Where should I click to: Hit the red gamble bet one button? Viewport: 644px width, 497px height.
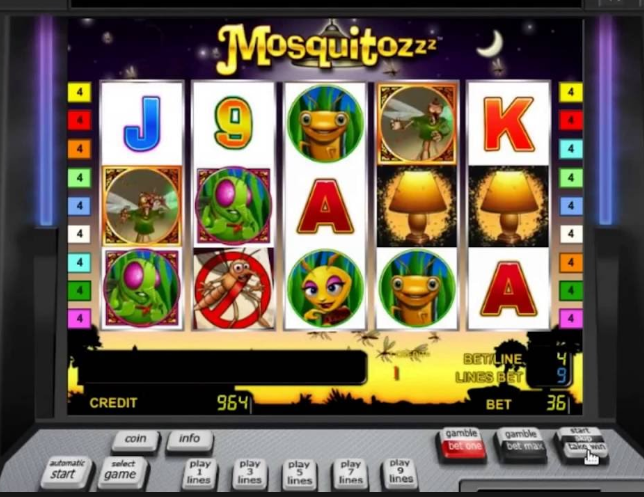tap(461, 441)
